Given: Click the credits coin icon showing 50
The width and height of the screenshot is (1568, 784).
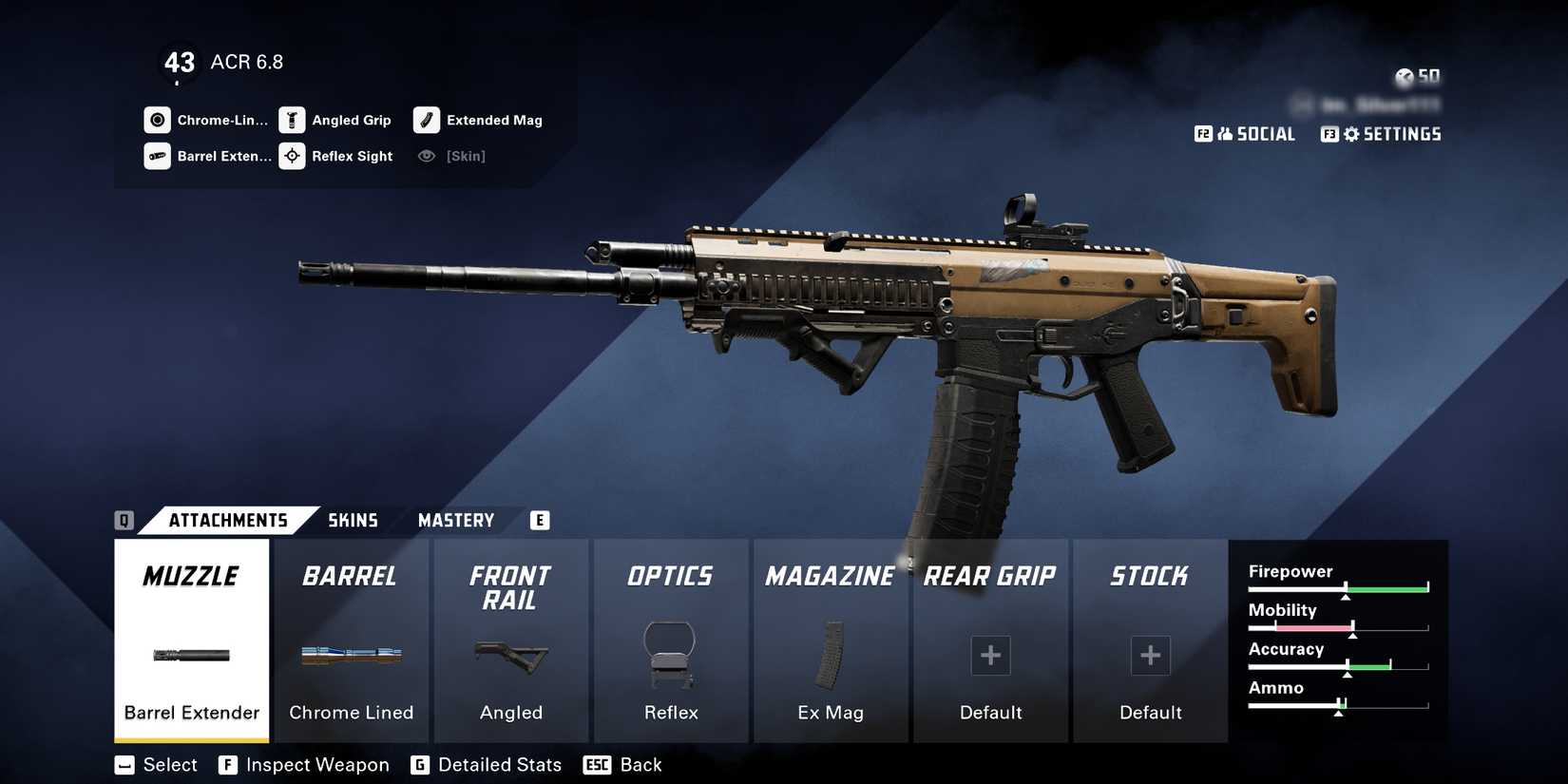Looking at the screenshot, I should 1405,76.
